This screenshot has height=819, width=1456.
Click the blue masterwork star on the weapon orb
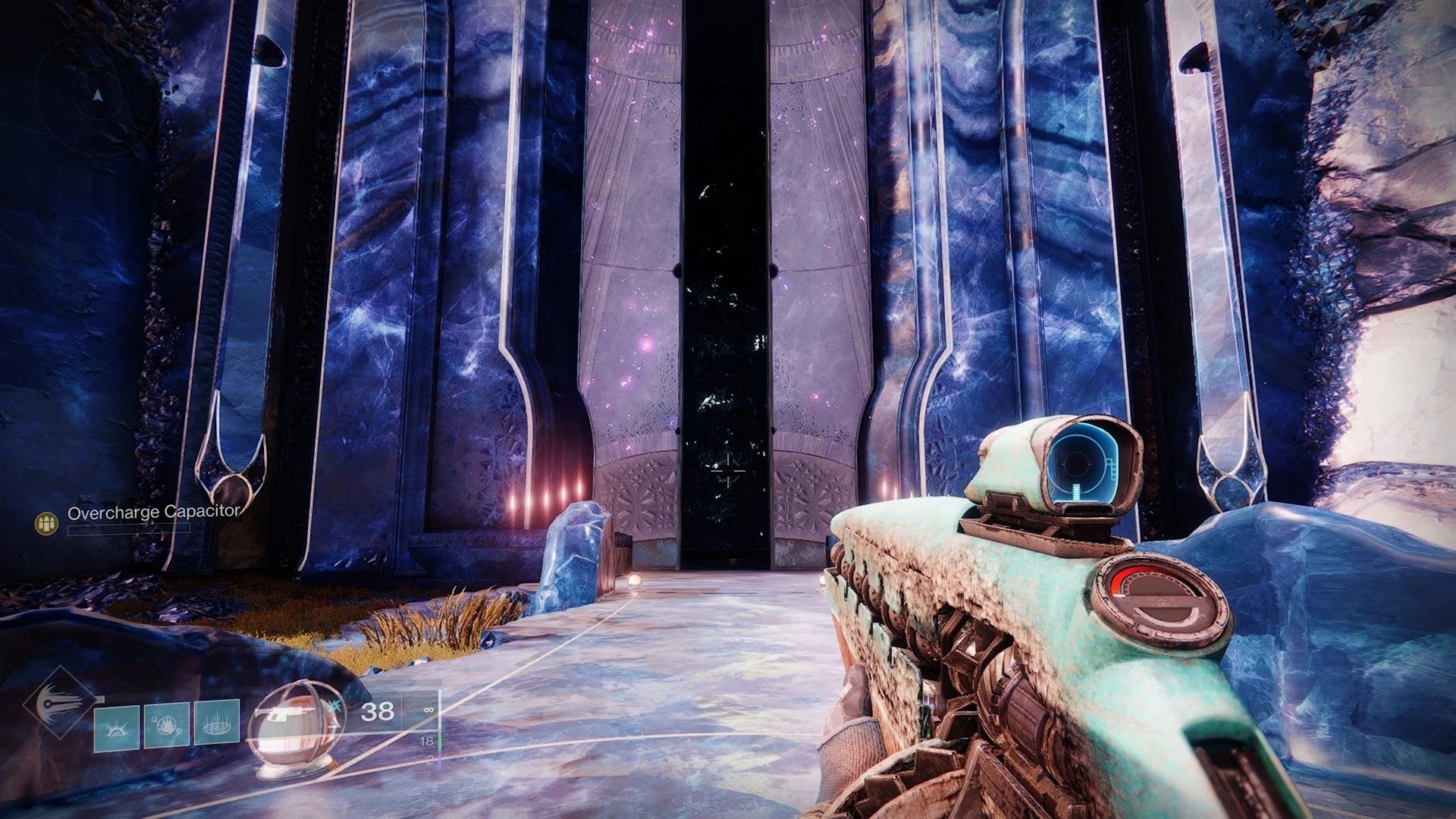pos(334,707)
